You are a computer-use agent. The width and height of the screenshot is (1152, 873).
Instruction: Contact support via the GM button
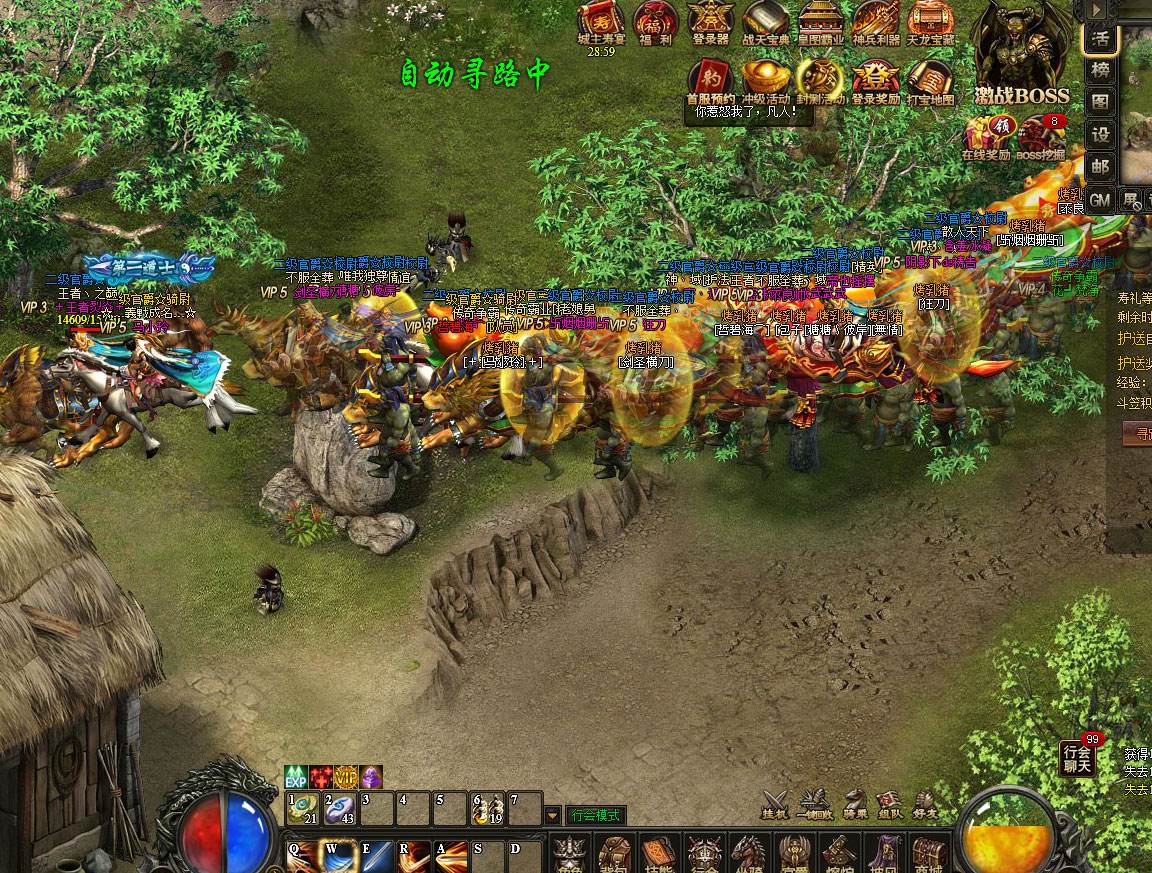pos(1100,200)
